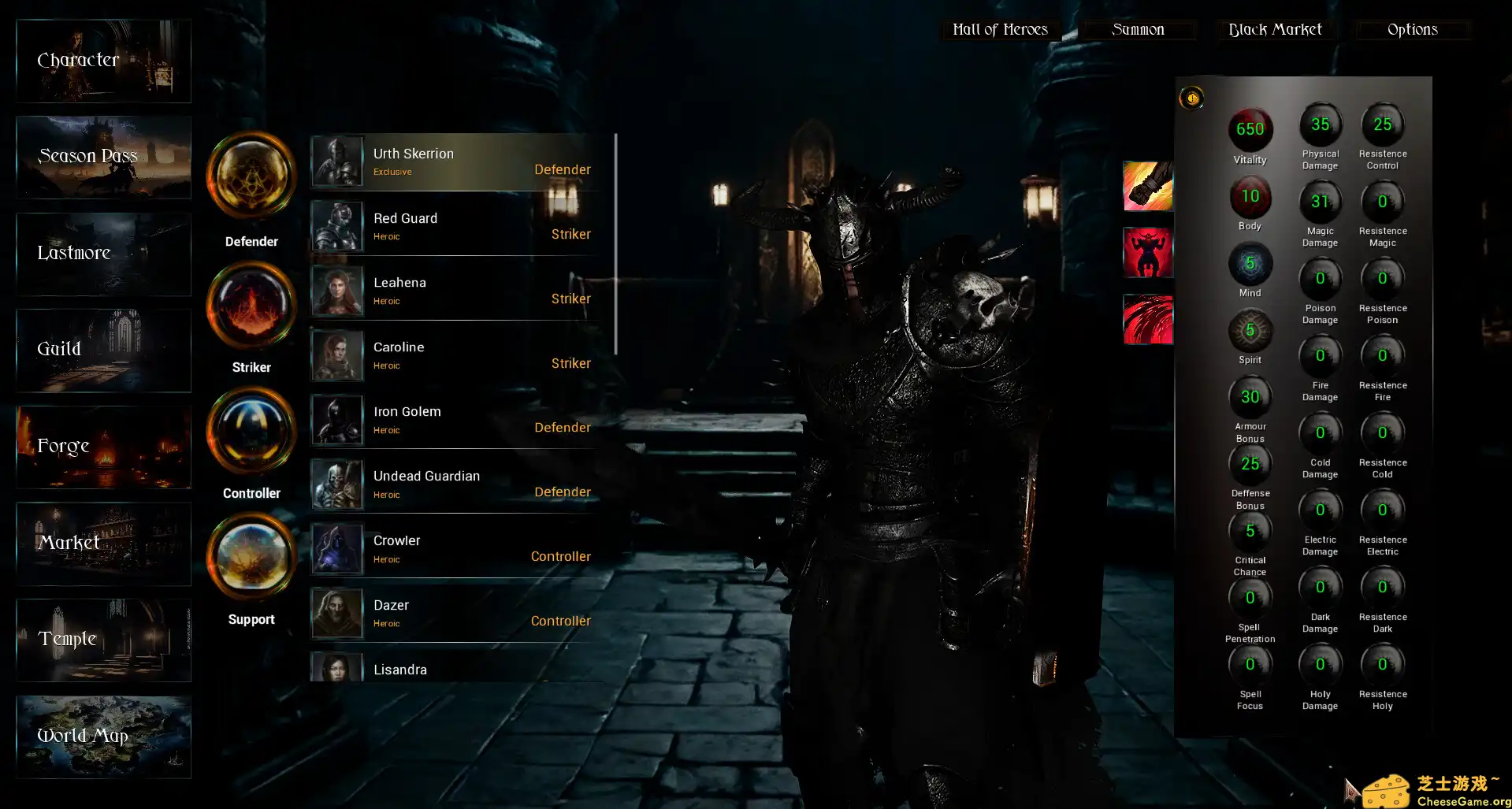Screen dimensions: 1512x809
Task: Visit the Market
Action: coord(103,544)
